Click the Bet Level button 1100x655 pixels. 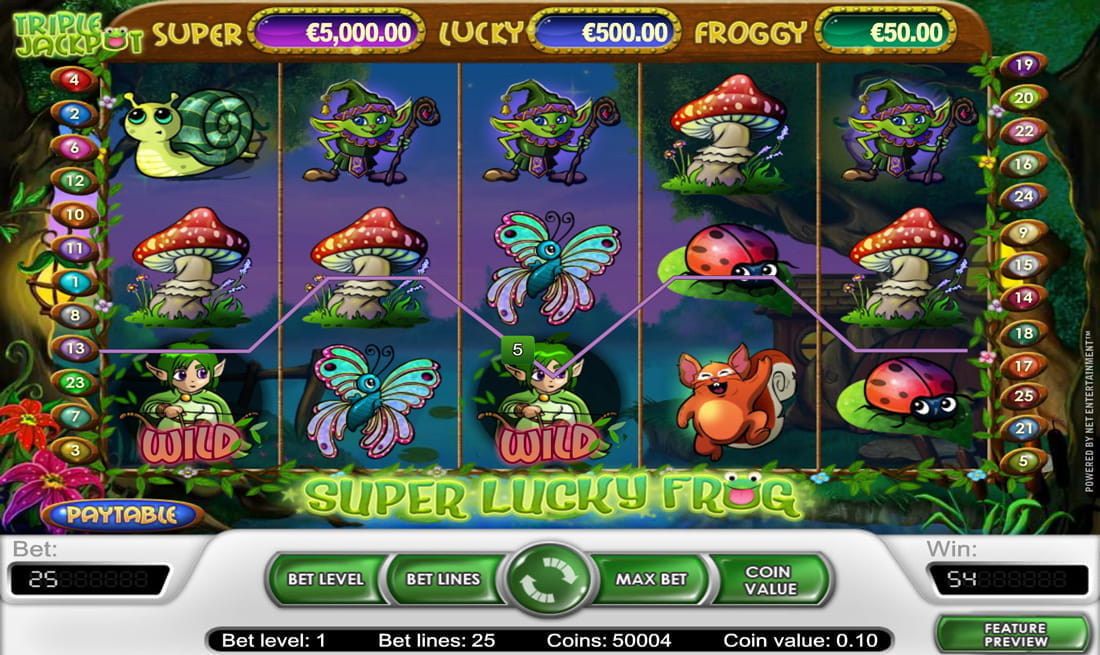click(x=325, y=579)
